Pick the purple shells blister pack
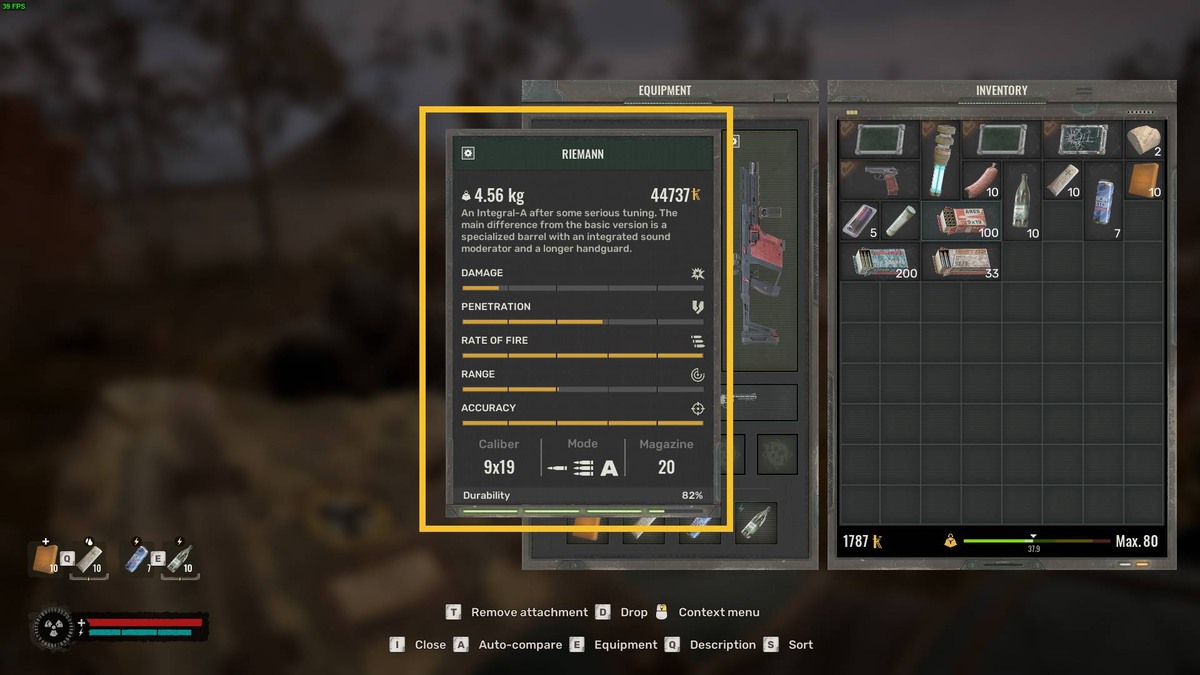 coord(859,221)
